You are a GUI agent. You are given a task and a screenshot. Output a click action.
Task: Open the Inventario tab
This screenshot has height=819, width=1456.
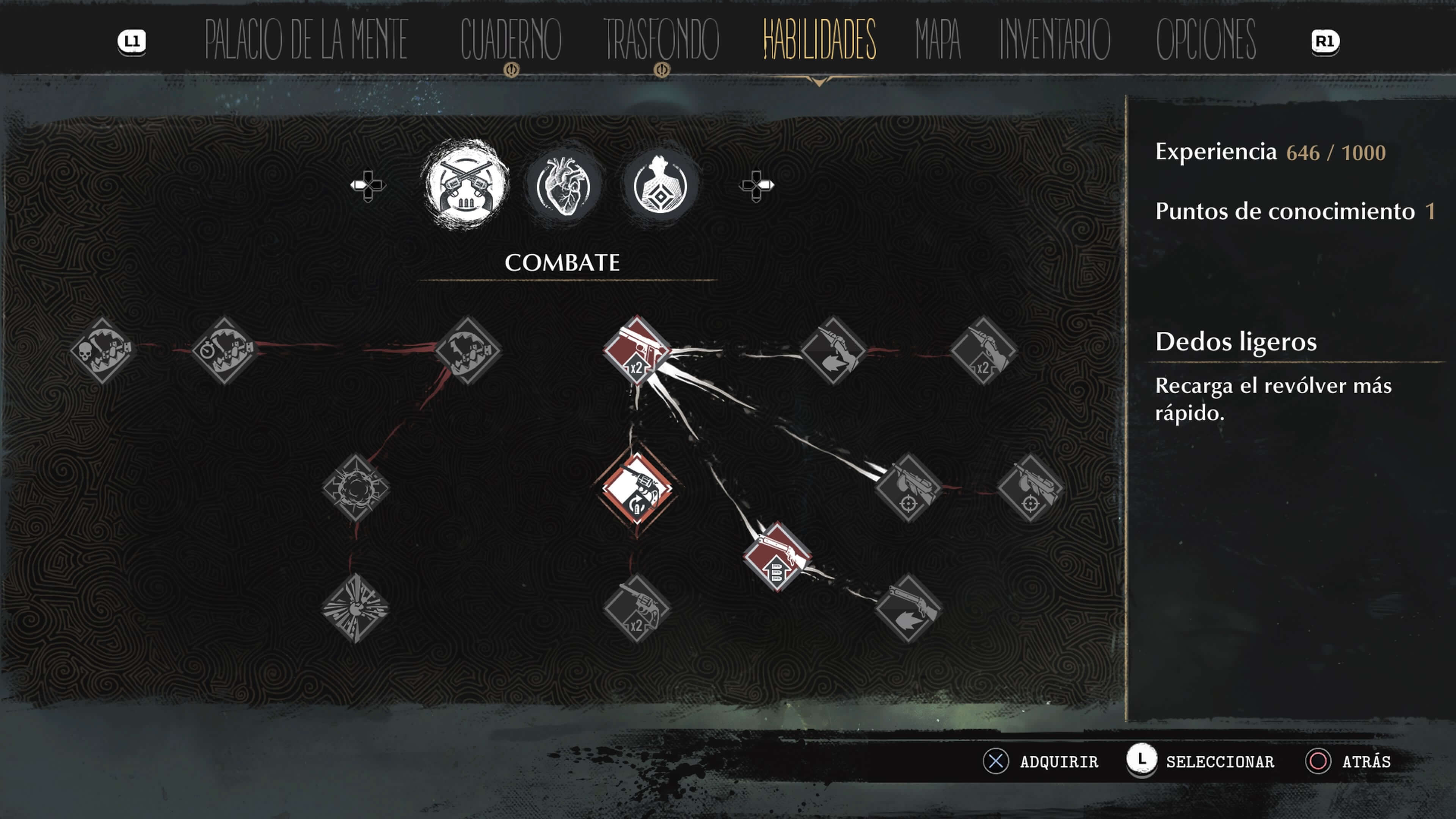tap(1055, 39)
